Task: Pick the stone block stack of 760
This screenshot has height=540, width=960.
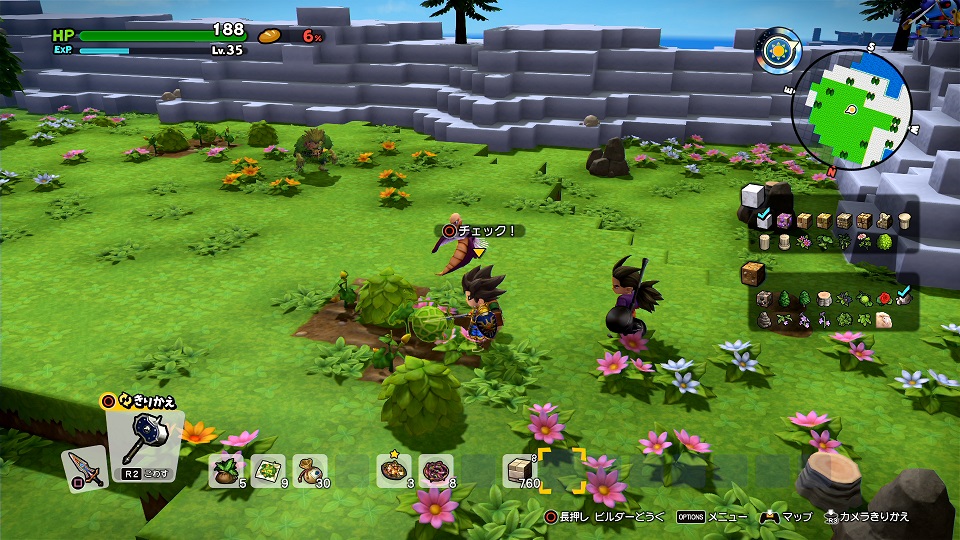Action: tap(520, 469)
